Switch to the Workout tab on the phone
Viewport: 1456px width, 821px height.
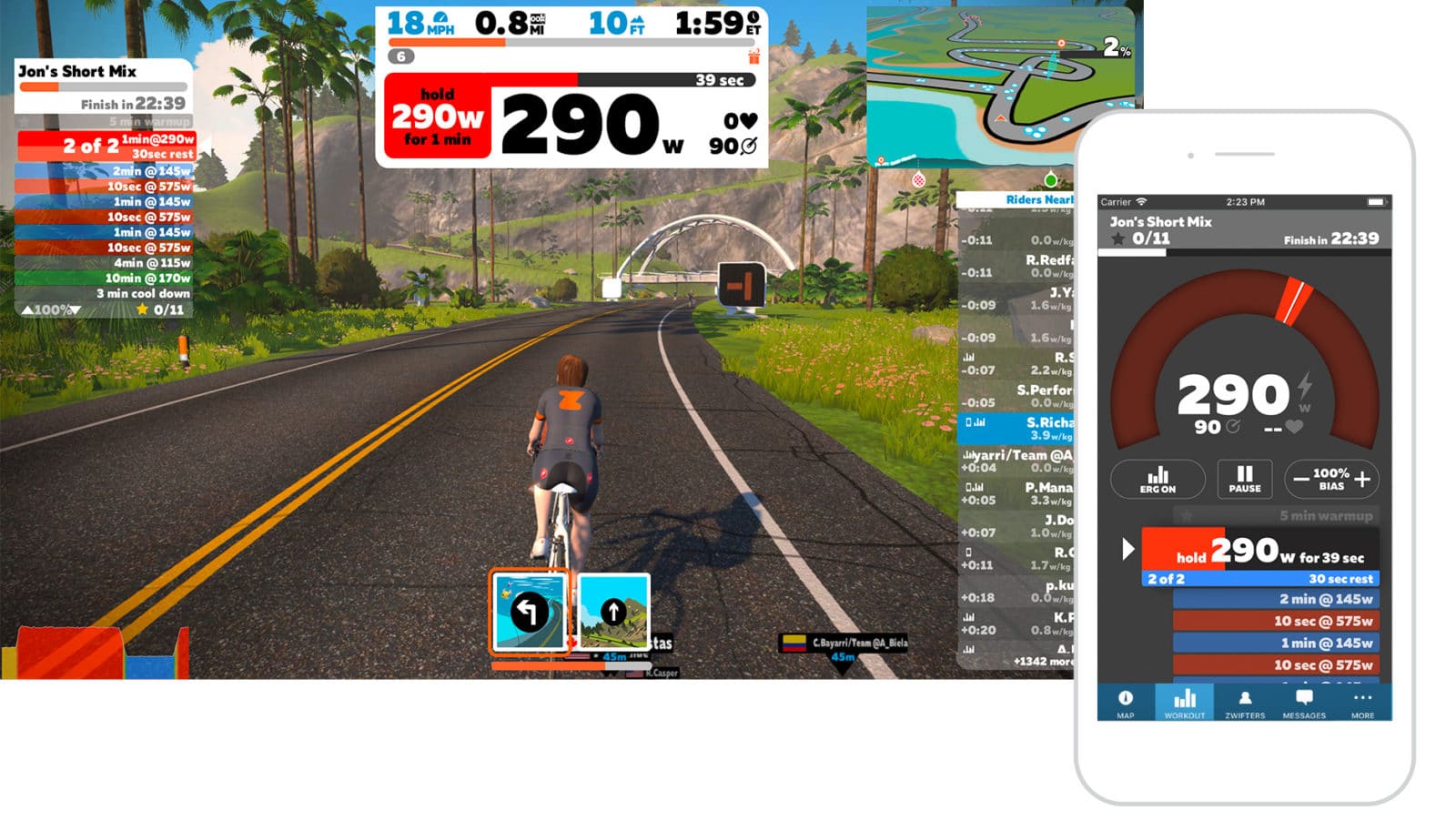click(1185, 696)
